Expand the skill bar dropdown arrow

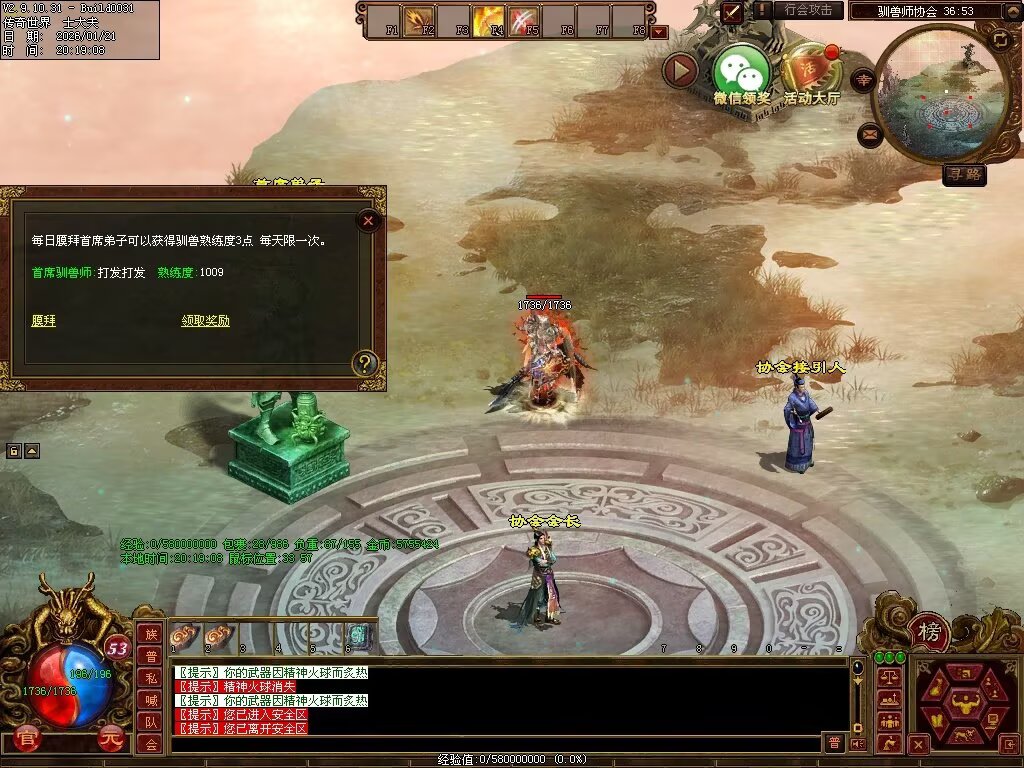point(659,31)
